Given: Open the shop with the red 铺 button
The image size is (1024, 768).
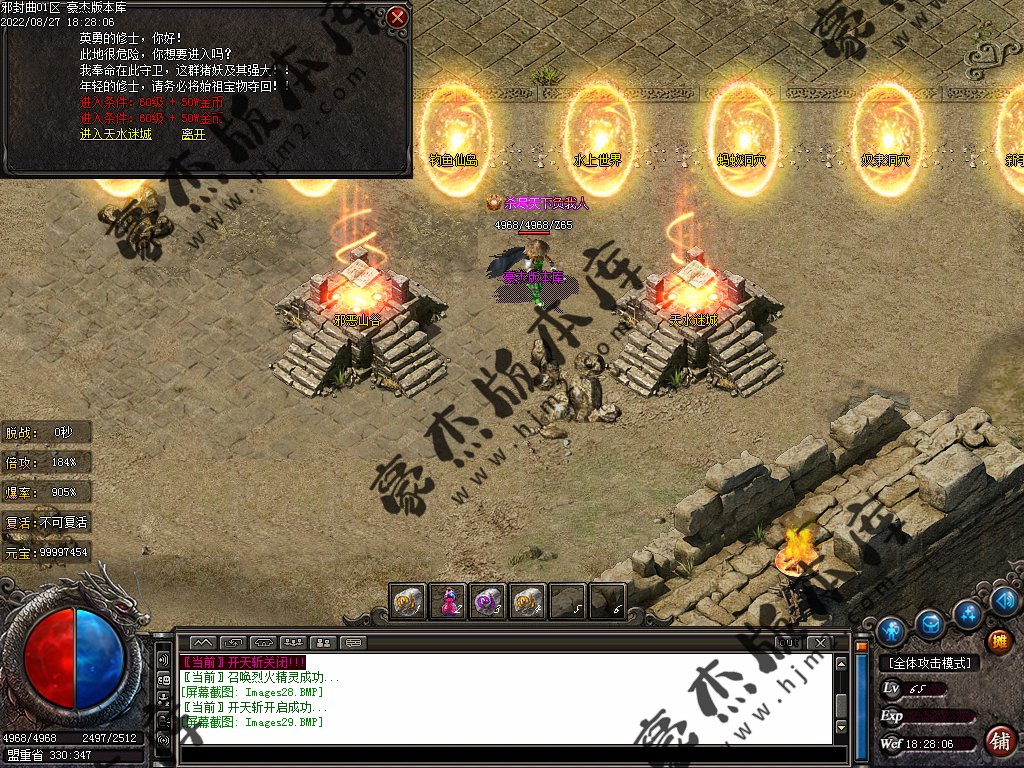Looking at the screenshot, I should click(x=998, y=741).
